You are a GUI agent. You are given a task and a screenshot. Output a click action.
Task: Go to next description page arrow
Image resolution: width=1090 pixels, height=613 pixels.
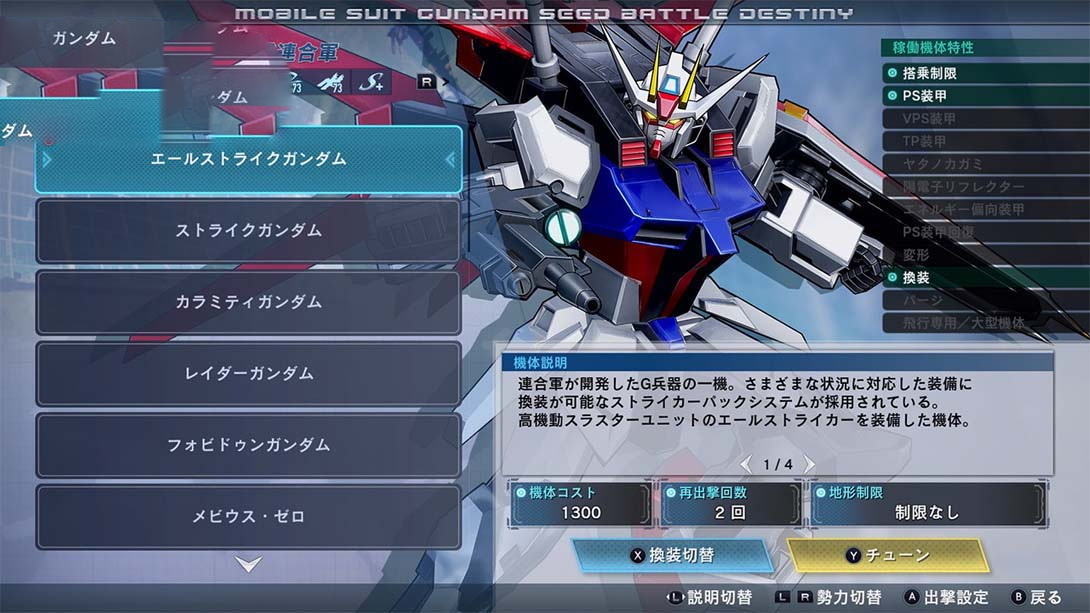[810, 465]
